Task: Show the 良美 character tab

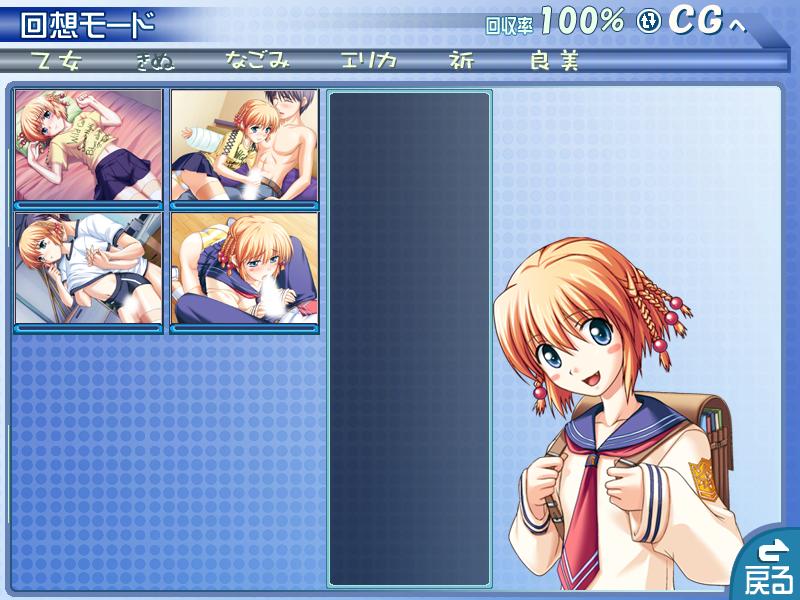Action: (555, 61)
